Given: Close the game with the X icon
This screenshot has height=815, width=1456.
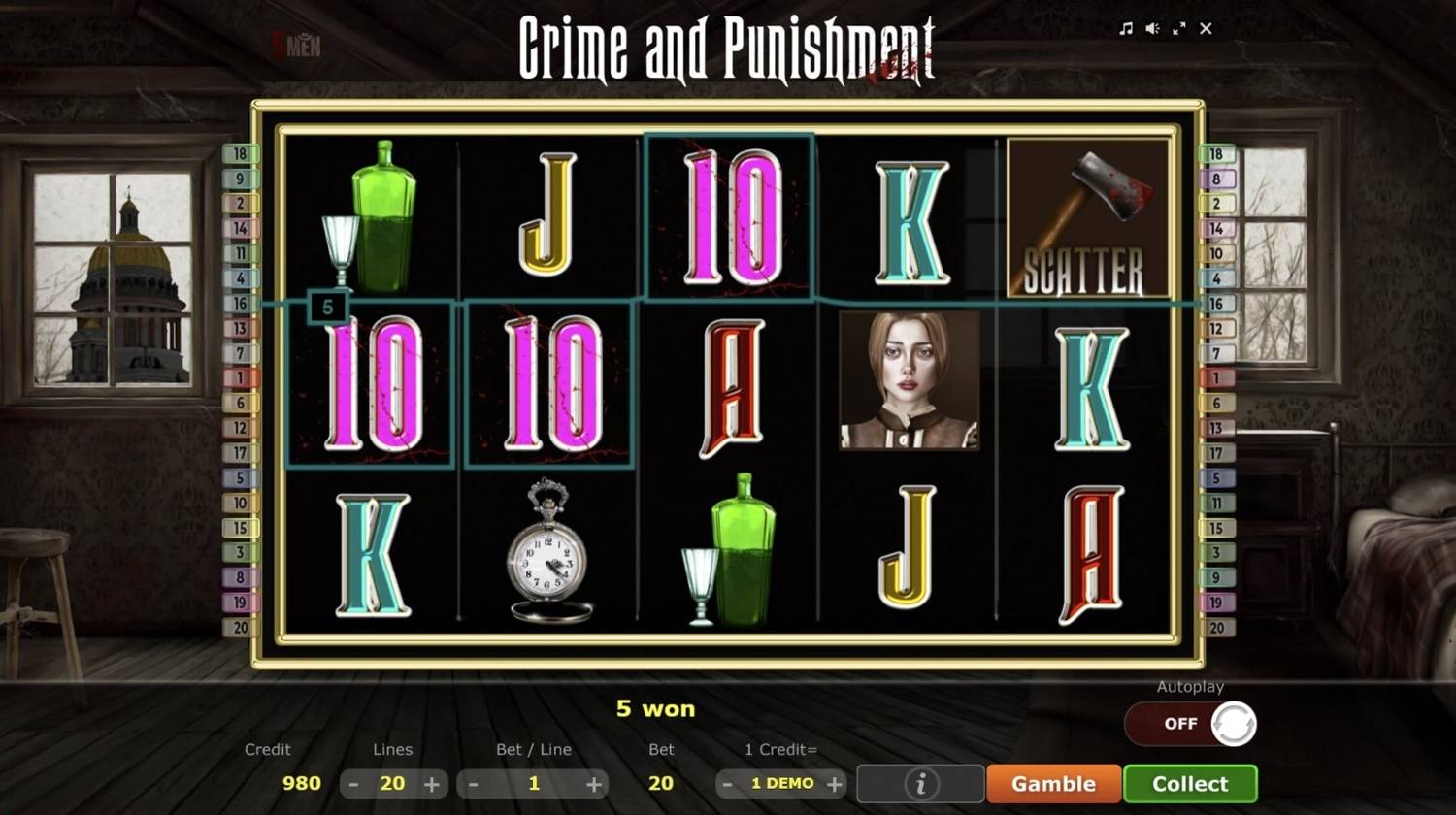Looking at the screenshot, I should [1206, 29].
